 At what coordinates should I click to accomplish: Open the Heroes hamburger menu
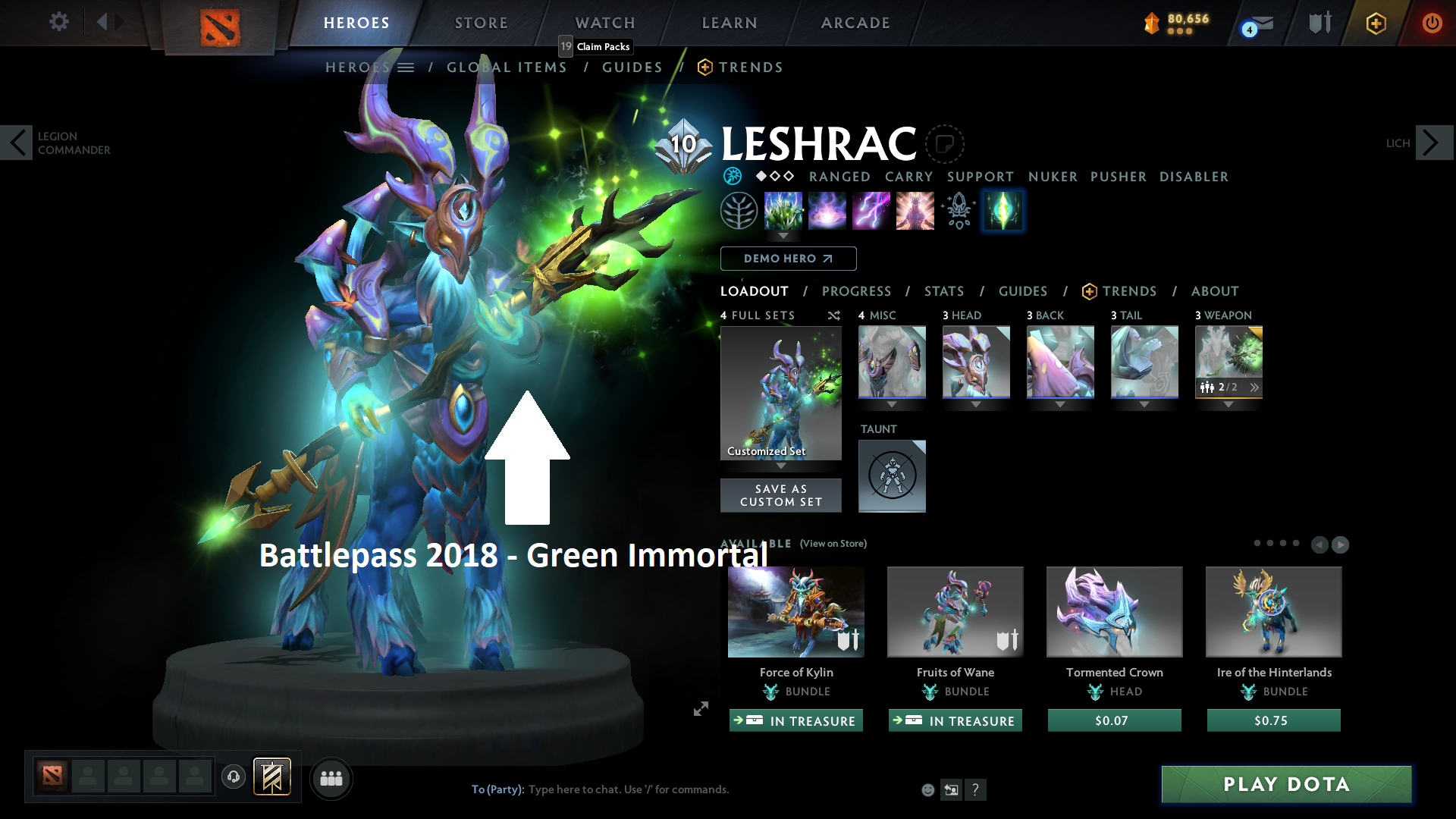coord(406,67)
